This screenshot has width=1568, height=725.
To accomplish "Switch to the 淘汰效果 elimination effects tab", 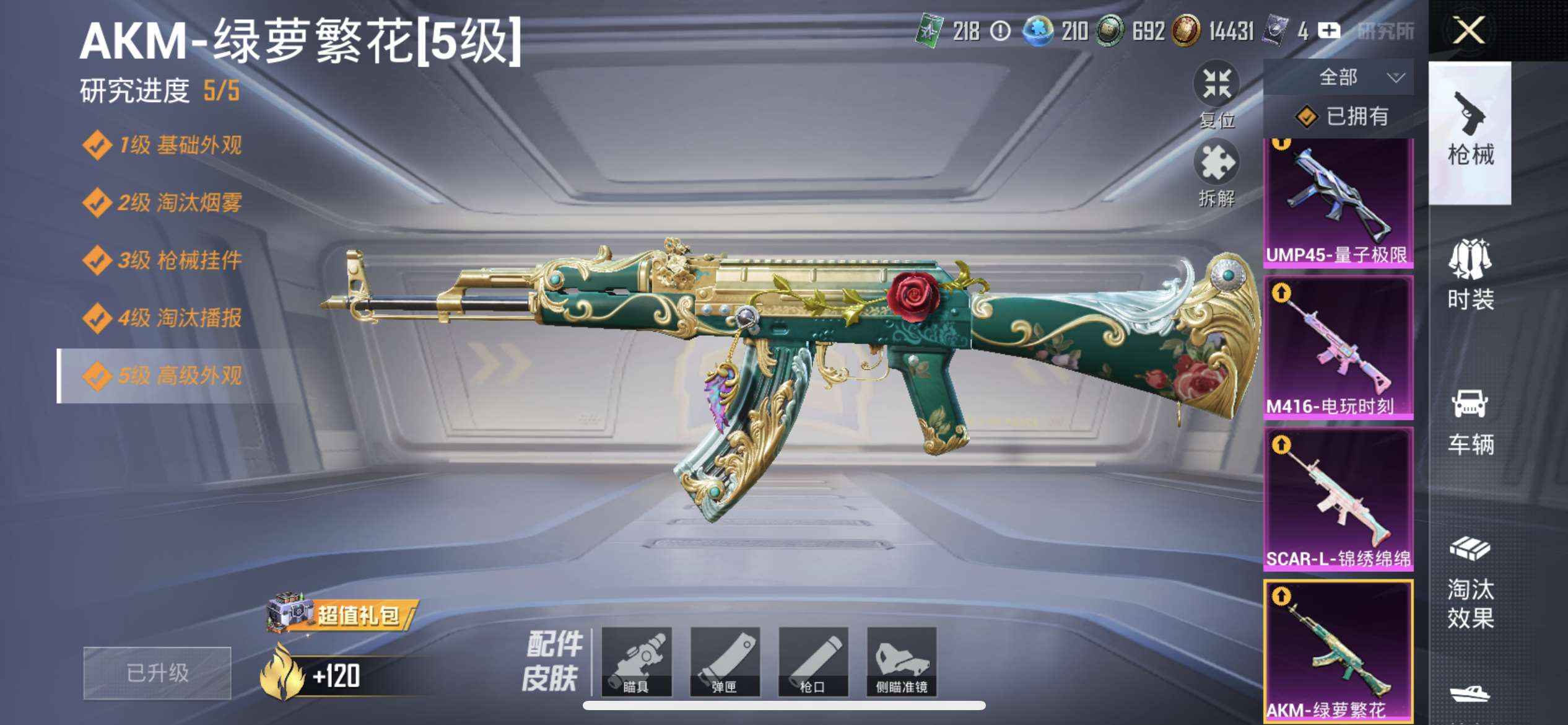I will [1470, 584].
